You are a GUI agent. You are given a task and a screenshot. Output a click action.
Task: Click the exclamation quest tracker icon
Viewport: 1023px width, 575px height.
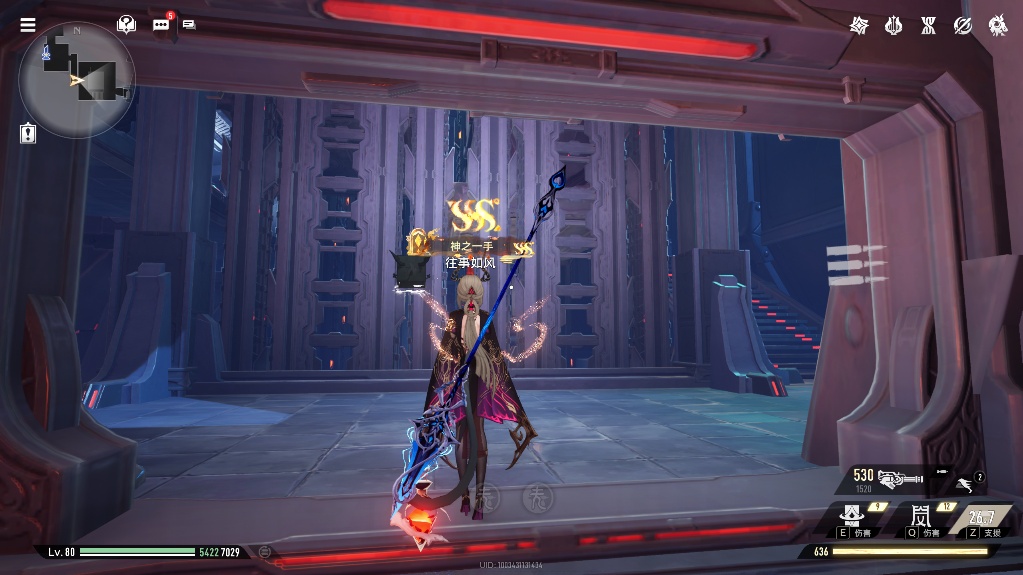click(28, 133)
